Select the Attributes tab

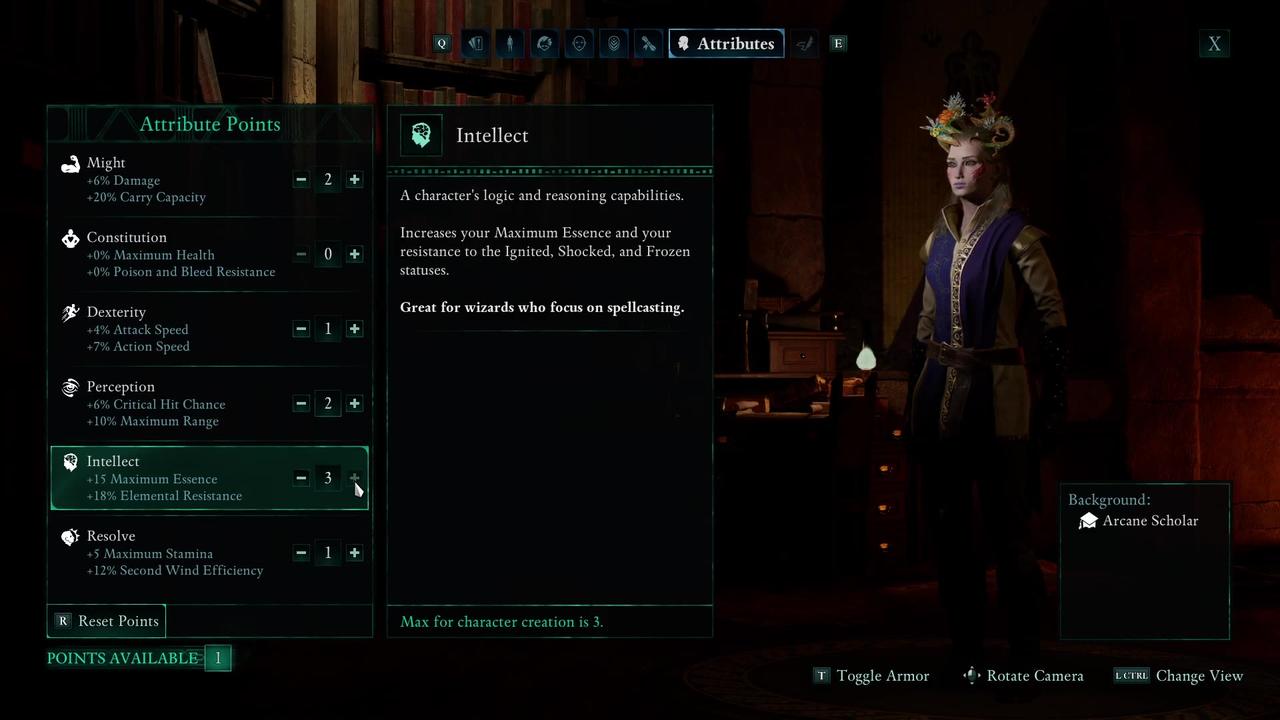tap(726, 43)
